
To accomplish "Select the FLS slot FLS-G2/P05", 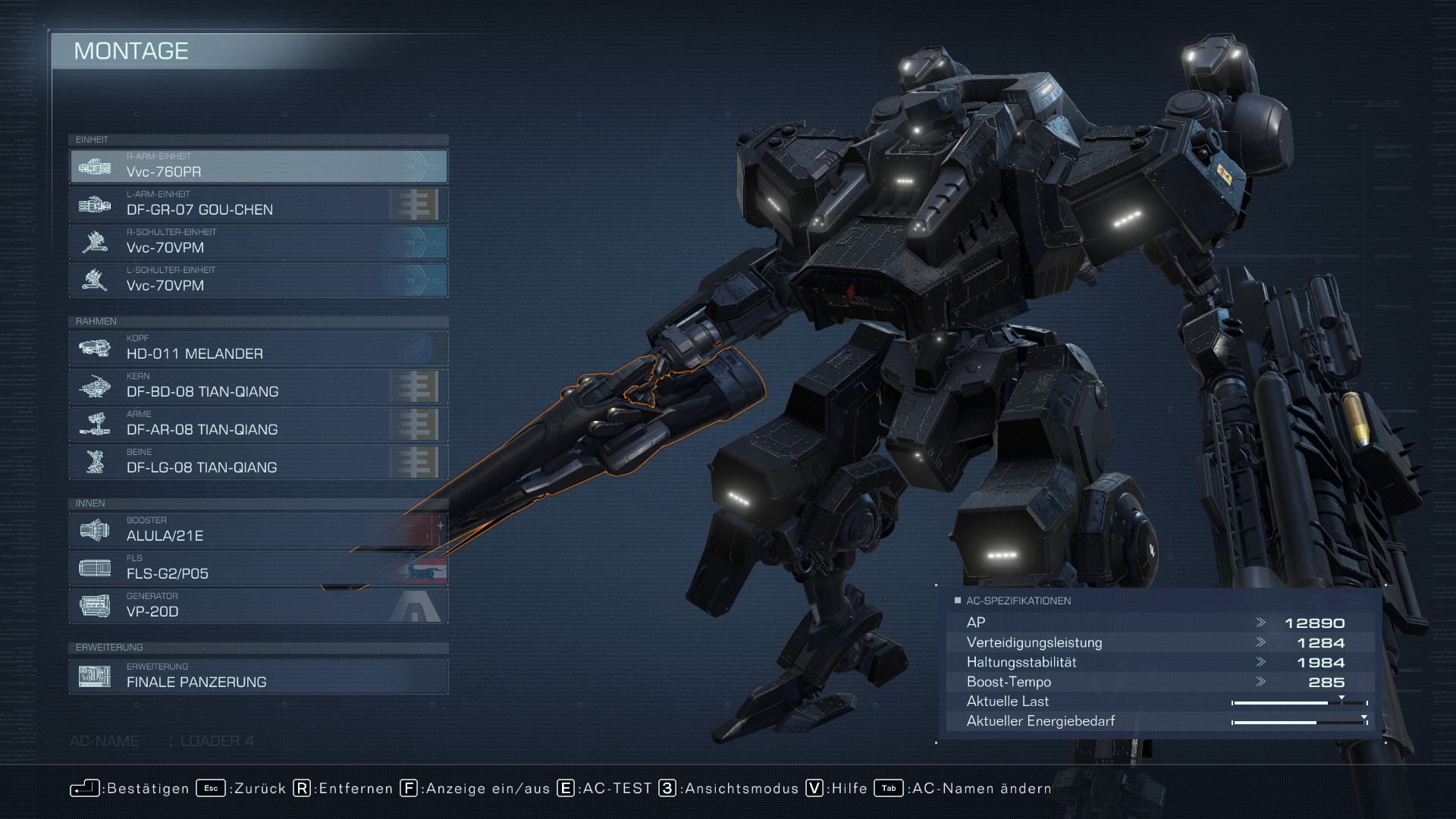I will [x=259, y=568].
